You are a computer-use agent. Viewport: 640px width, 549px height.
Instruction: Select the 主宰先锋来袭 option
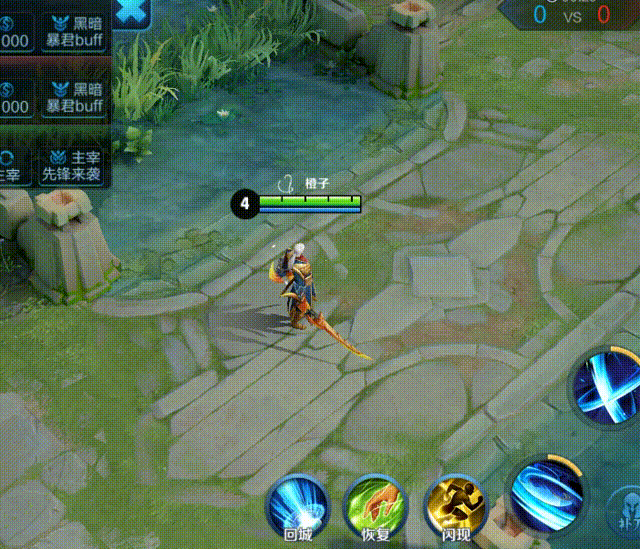point(72,165)
